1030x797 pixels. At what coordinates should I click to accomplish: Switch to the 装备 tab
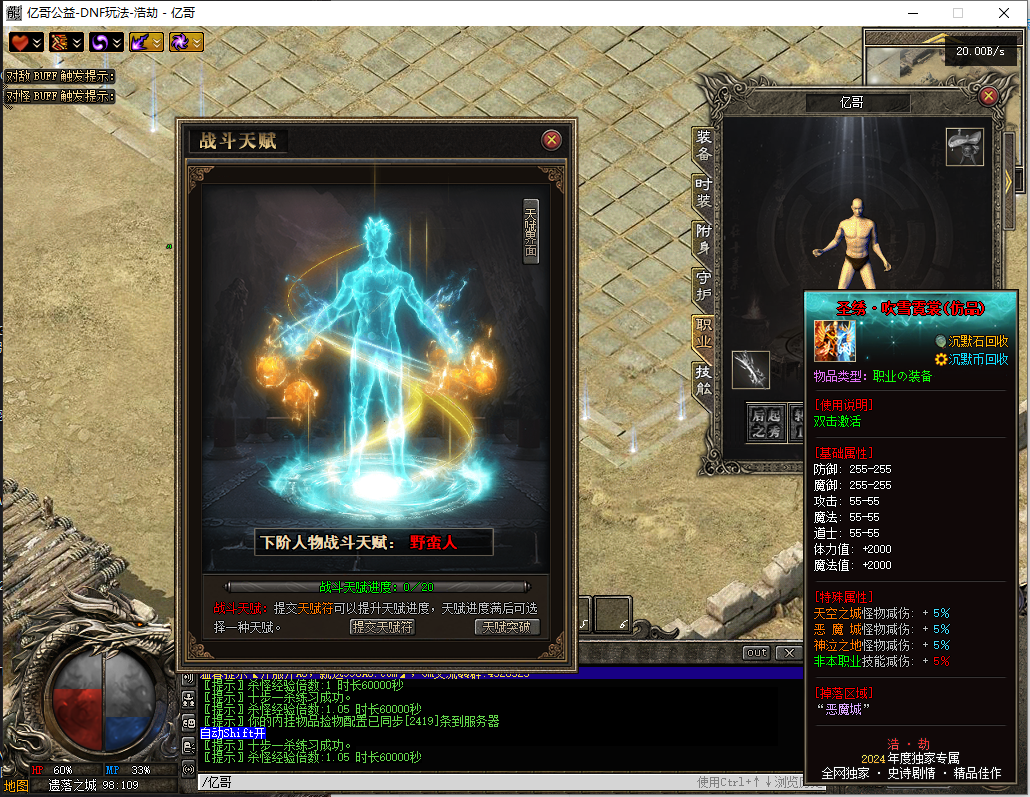(x=704, y=146)
